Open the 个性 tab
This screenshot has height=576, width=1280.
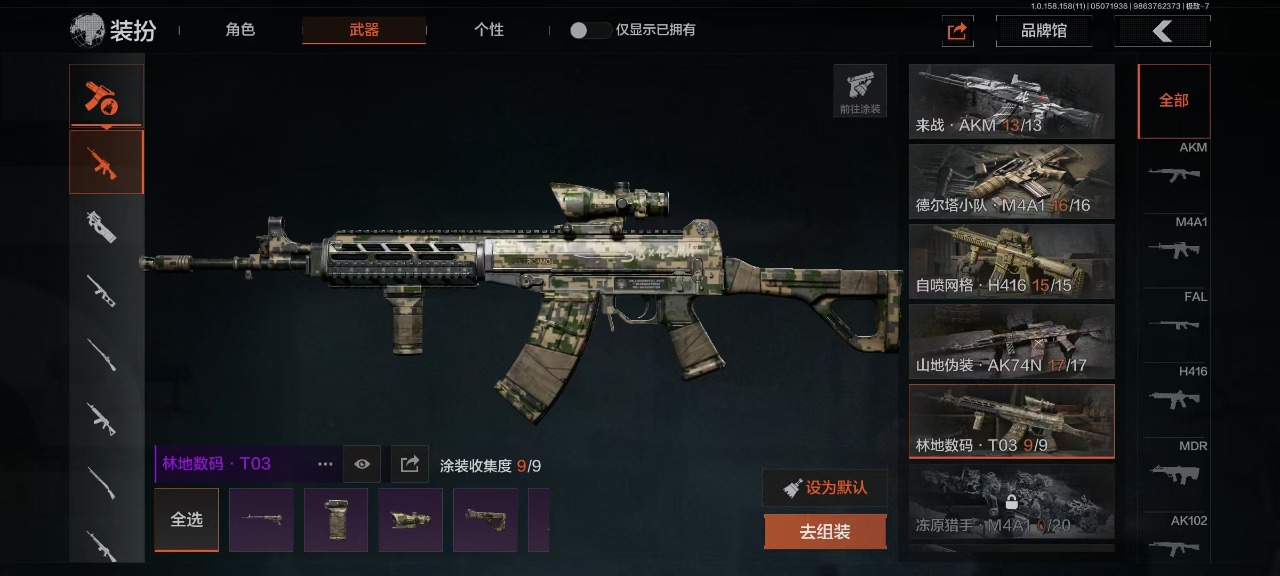tap(488, 30)
